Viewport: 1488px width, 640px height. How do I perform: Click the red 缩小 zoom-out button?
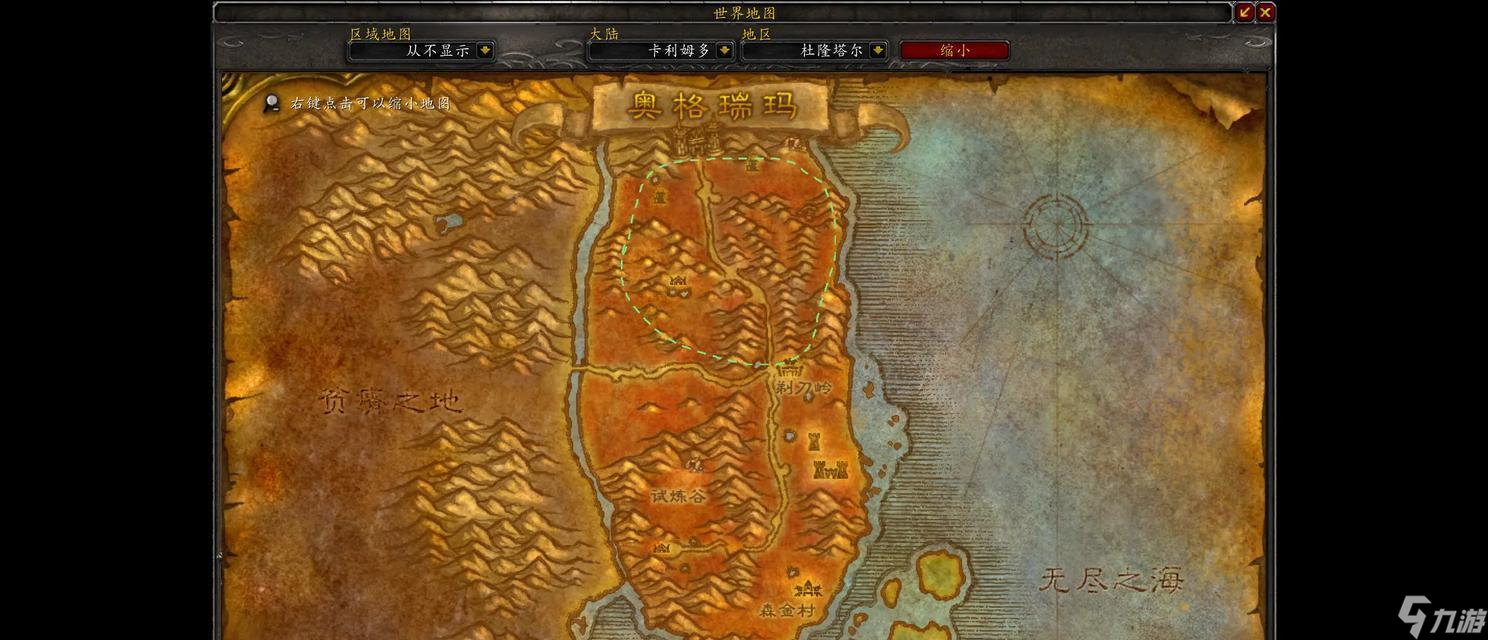(x=954, y=50)
